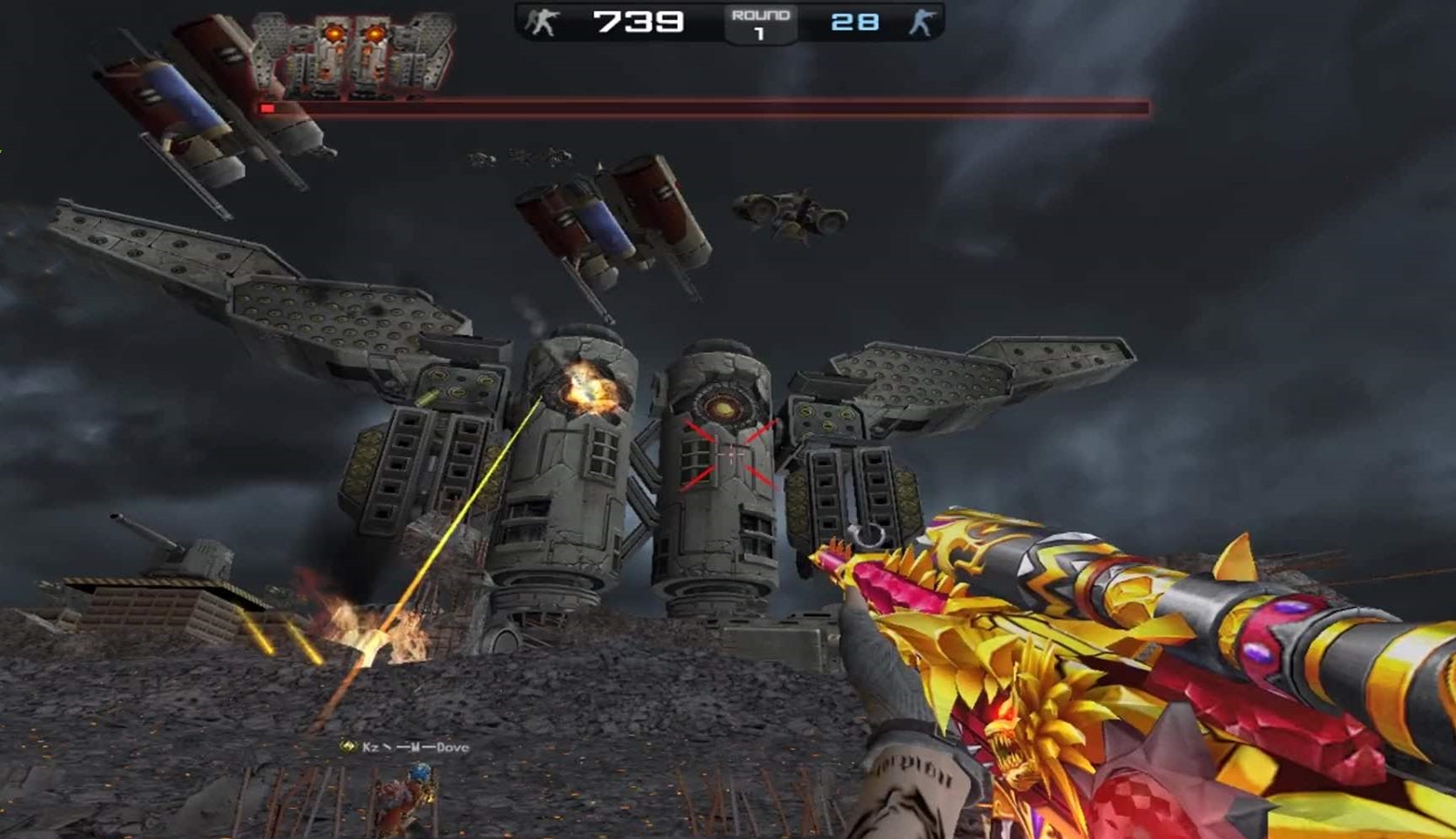This screenshot has height=839, width=1456.
Task: Select the blue team soldier icon
Action: 921,22
